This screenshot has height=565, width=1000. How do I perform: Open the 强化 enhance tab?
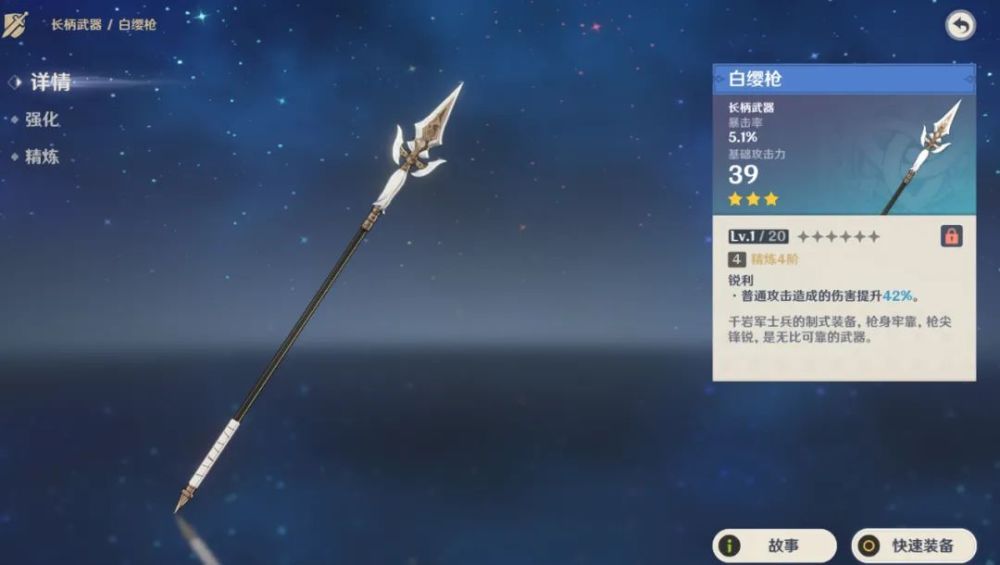[x=42, y=119]
